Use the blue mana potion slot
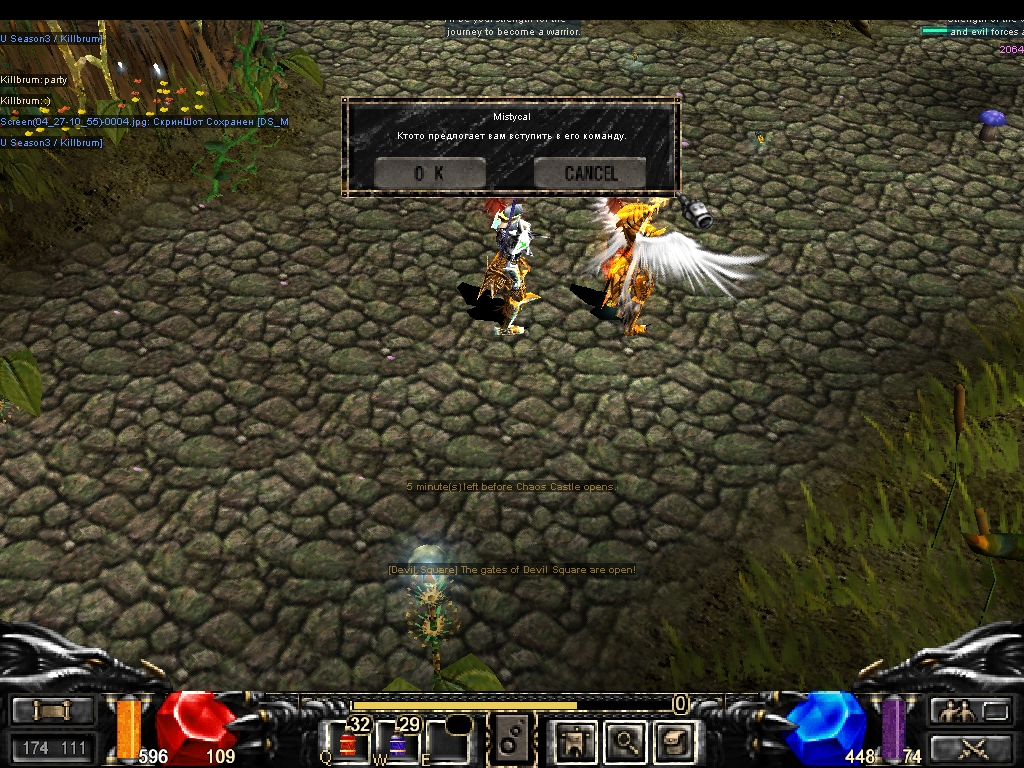Screen dimensions: 1024x768 [398, 742]
